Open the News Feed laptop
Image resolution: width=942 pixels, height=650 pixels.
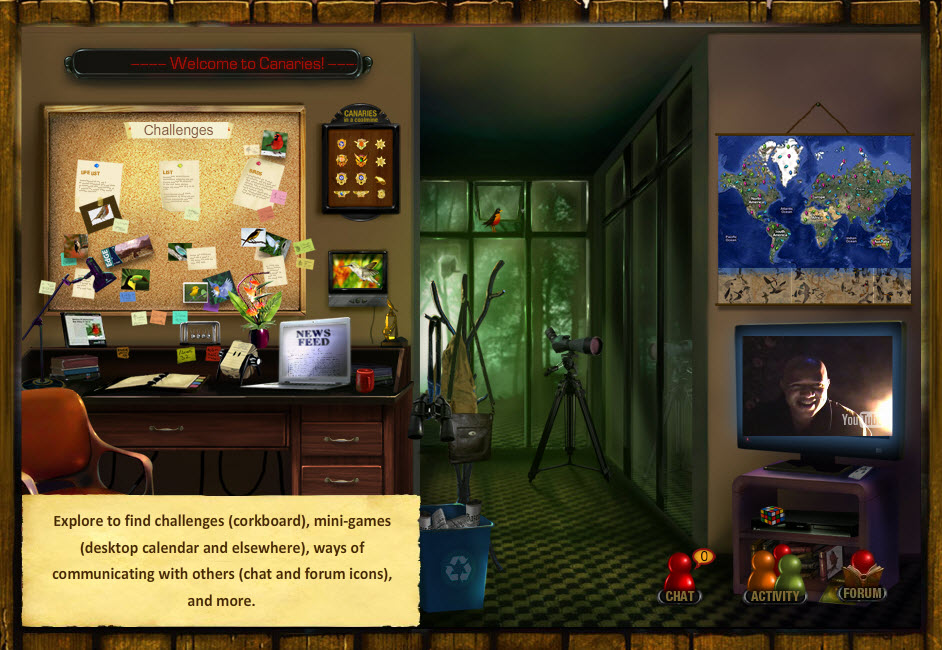point(314,351)
